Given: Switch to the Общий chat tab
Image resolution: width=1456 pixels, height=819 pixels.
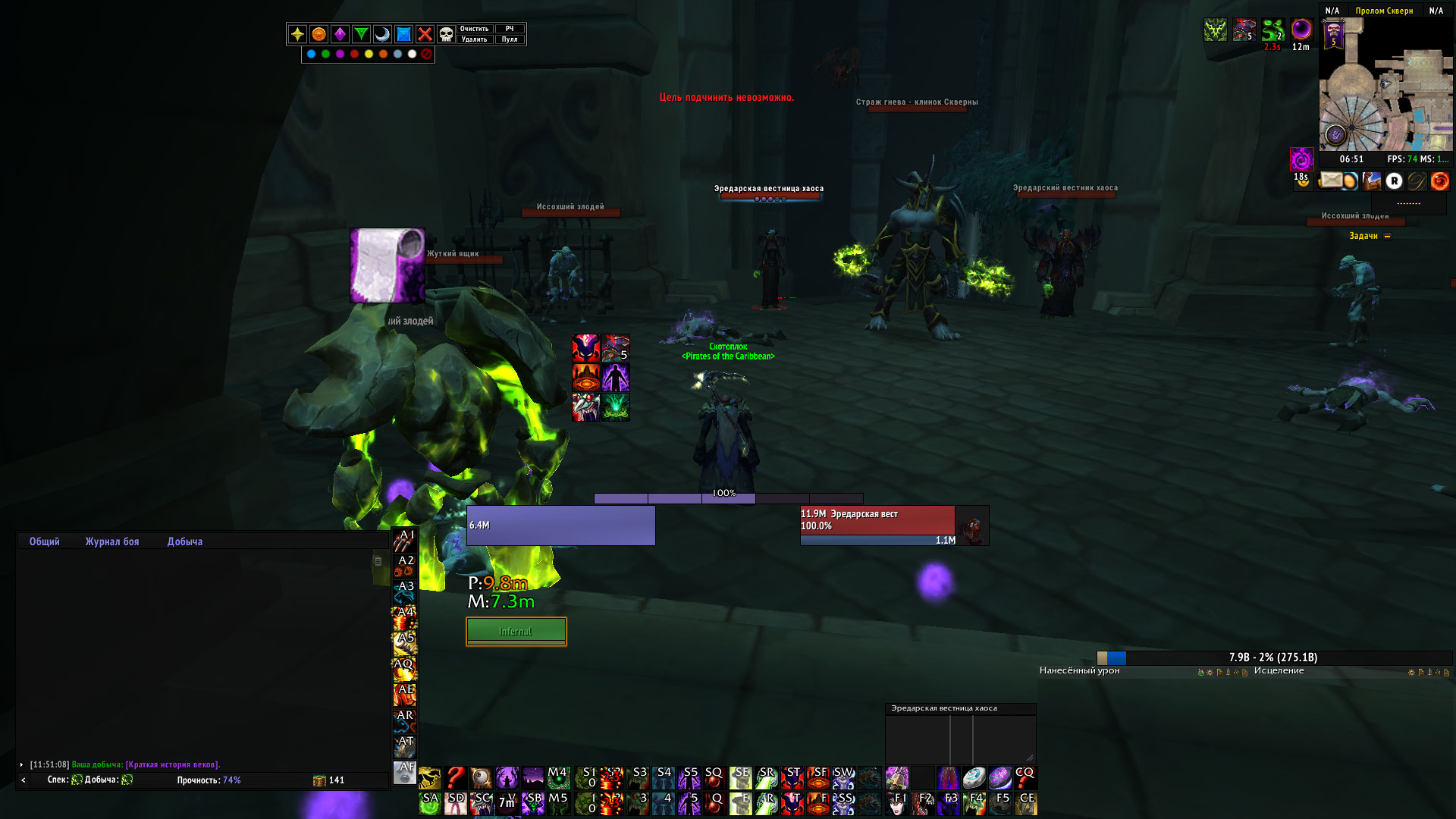Looking at the screenshot, I should click(x=44, y=541).
